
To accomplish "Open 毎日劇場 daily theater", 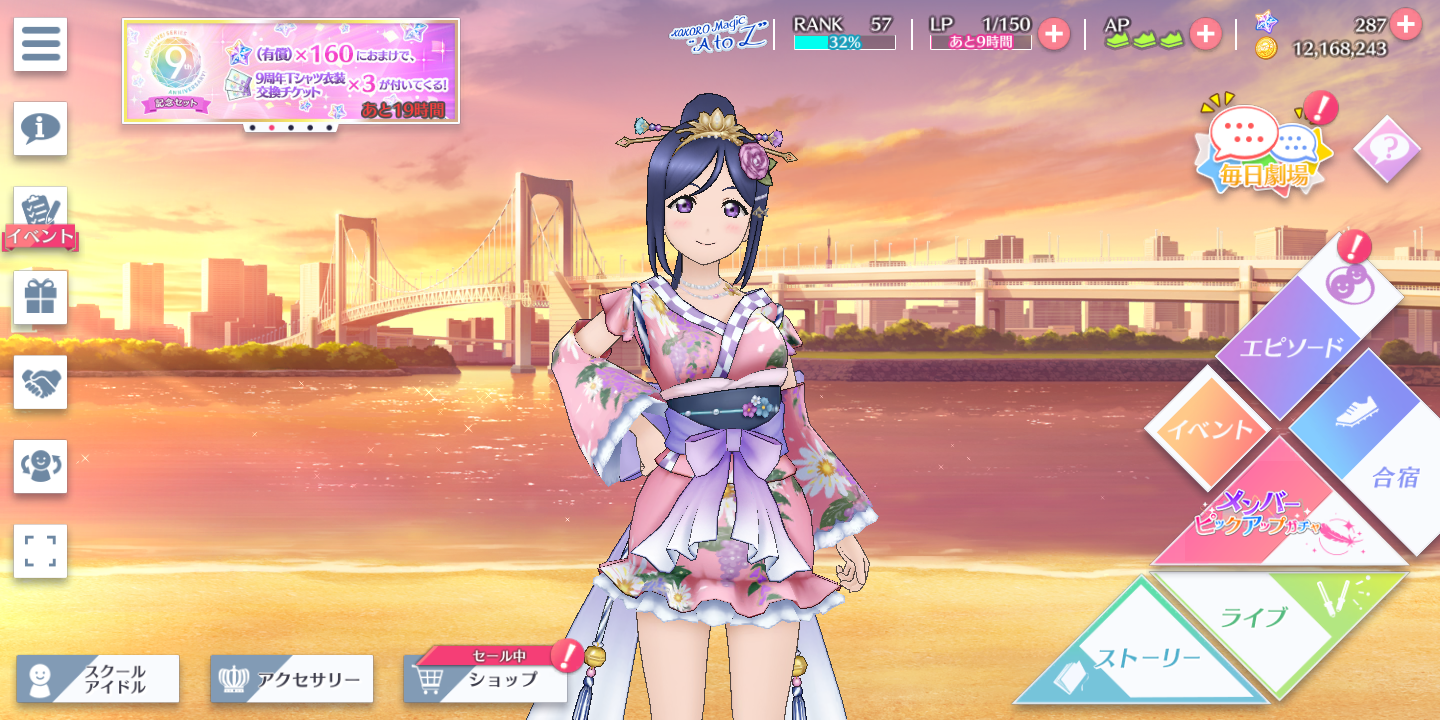I will 1264,152.
